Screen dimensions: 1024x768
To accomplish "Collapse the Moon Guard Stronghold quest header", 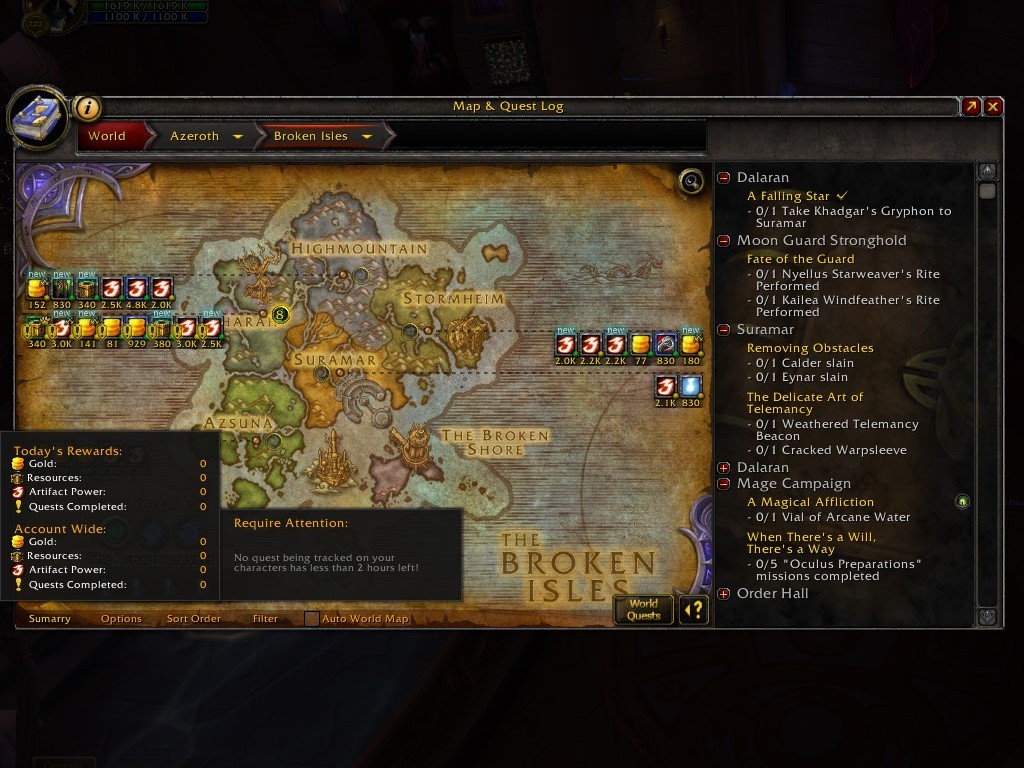I will click(724, 241).
